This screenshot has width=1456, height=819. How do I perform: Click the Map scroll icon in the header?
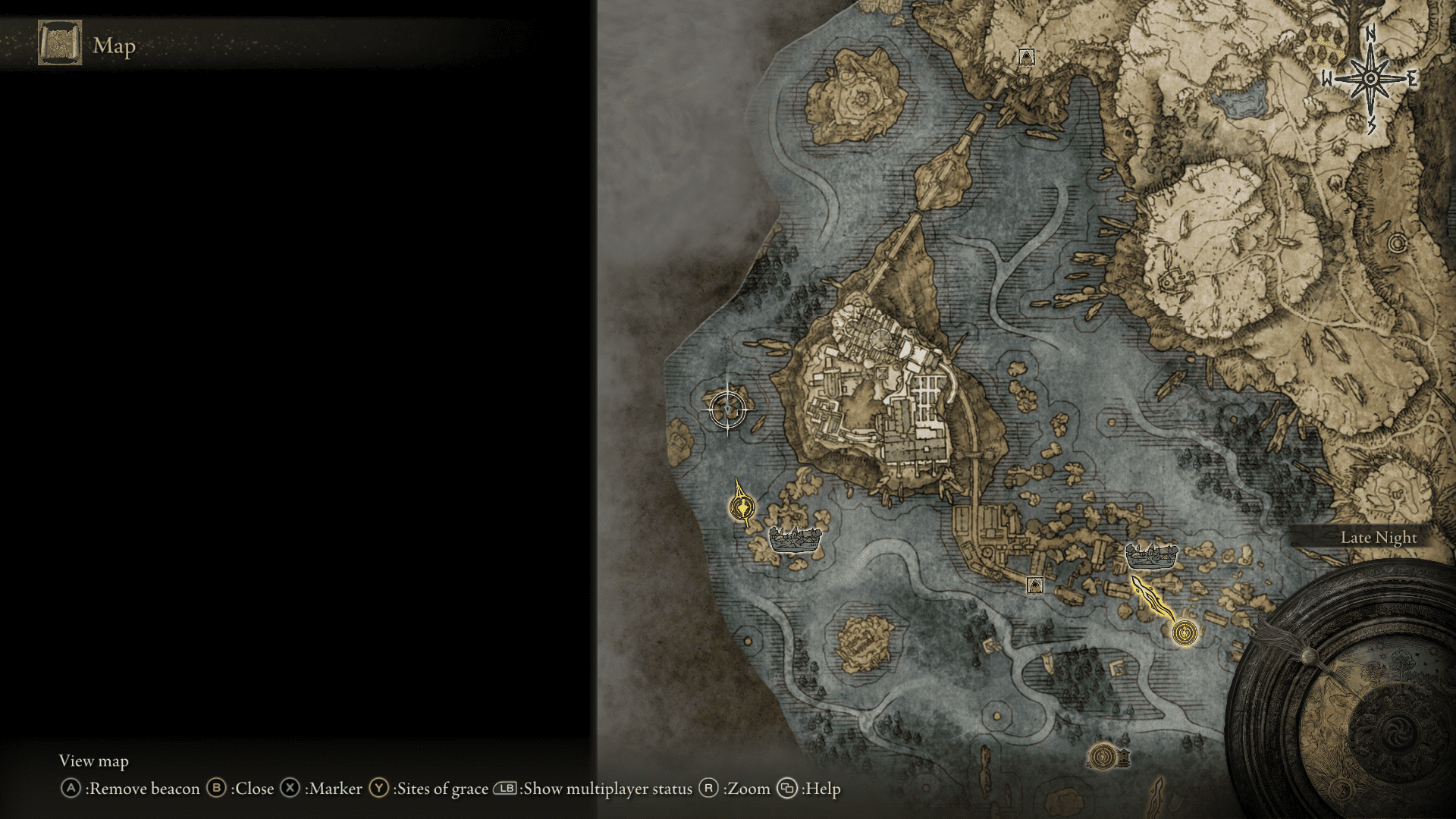pos(60,43)
